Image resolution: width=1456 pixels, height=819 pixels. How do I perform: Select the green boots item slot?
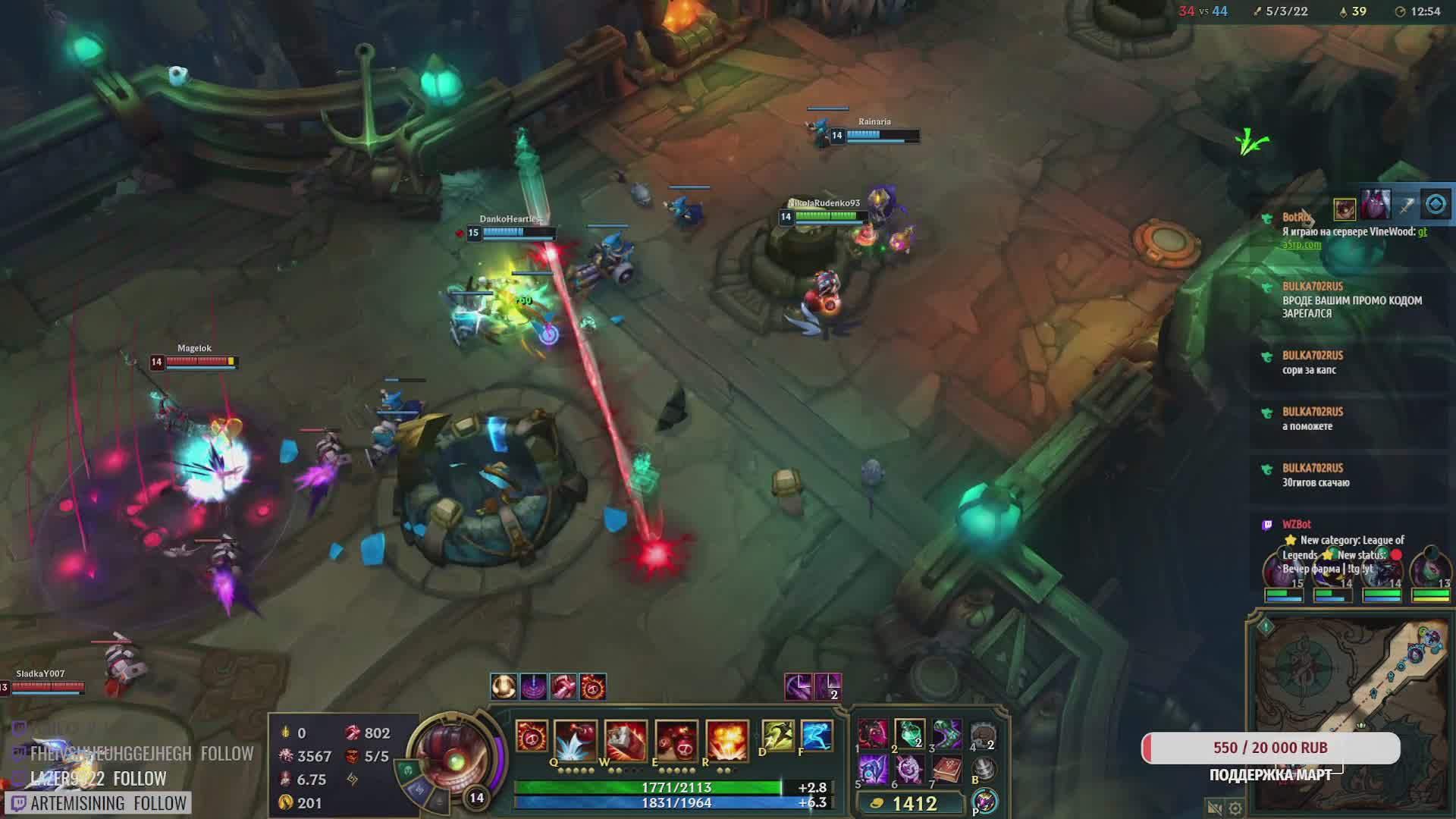pos(946,734)
